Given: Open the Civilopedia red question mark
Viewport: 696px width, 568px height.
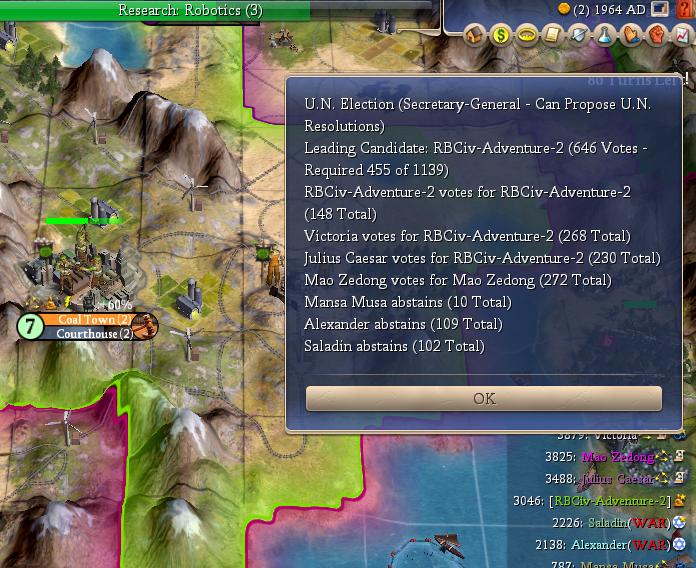Looking at the screenshot, I should click(x=684, y=10).
